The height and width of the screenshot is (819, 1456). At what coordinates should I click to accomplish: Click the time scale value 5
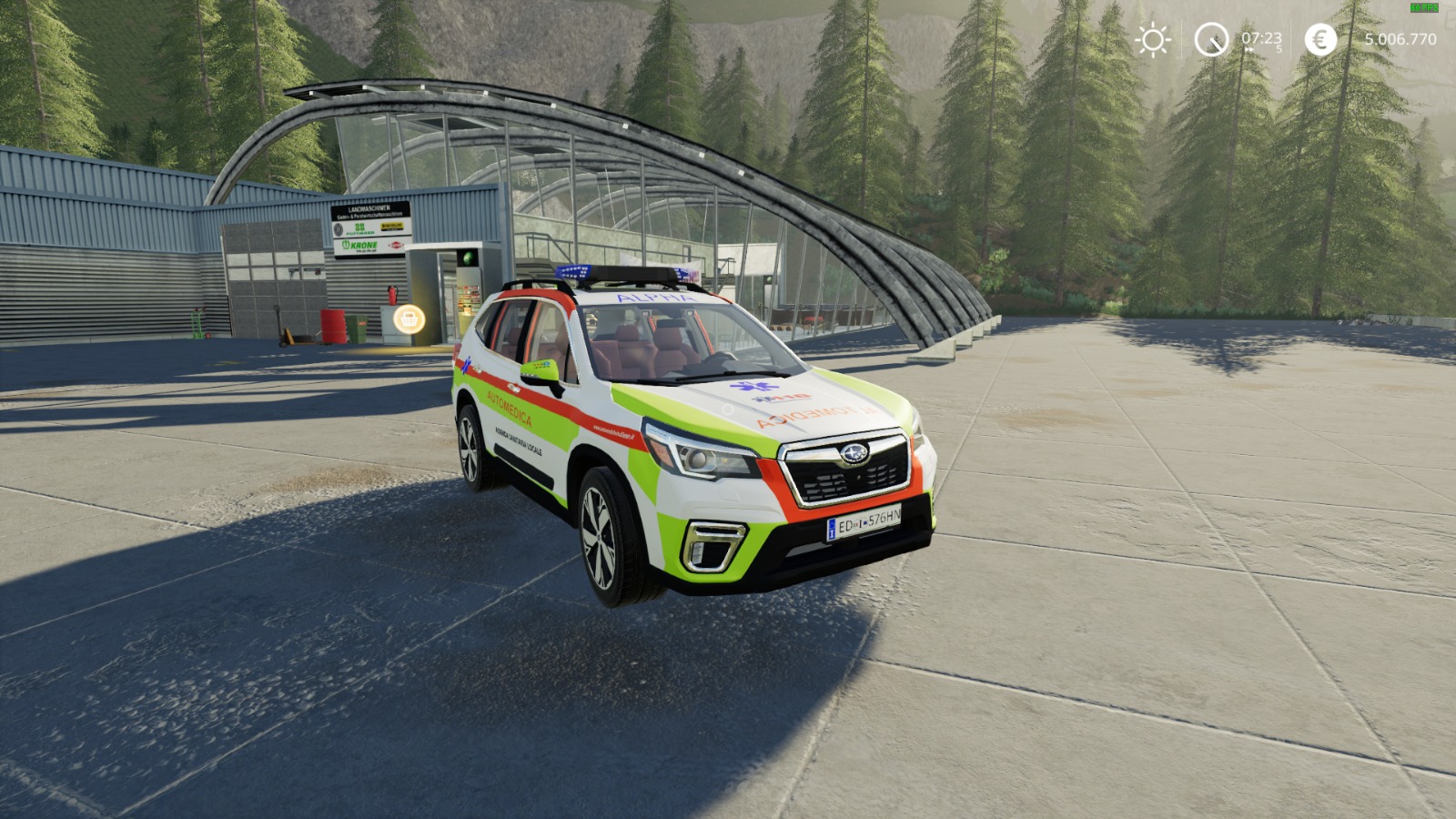[x=1279, y=48]
